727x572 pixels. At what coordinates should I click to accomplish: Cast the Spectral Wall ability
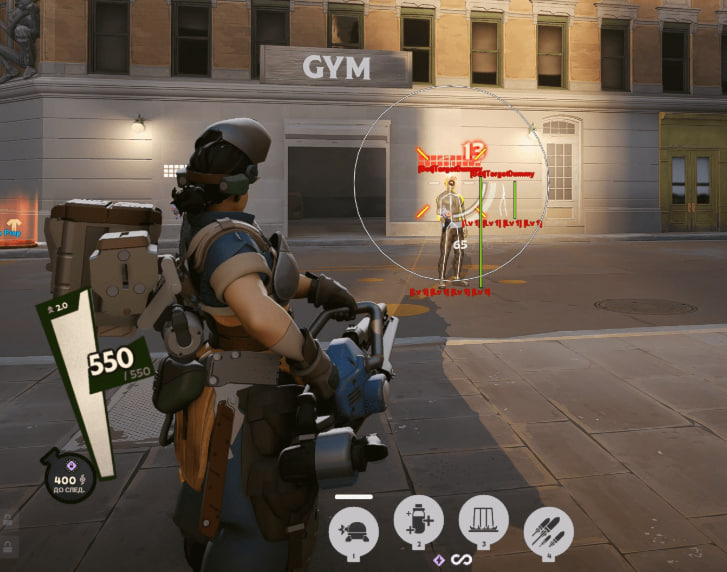(x=484, y=522)
